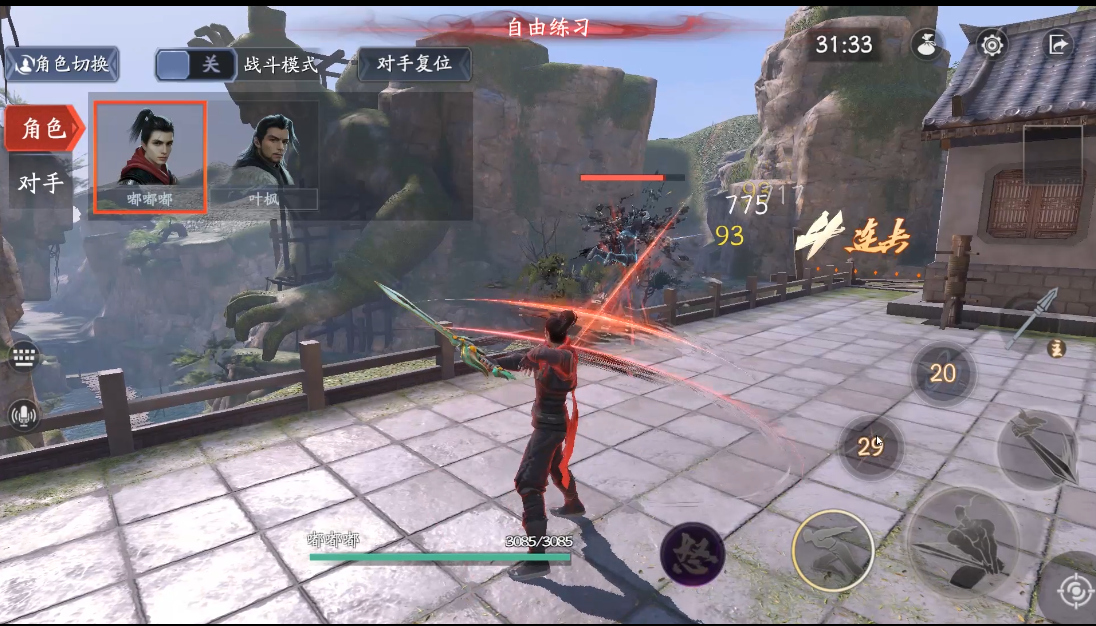
Task: Choose the 叶枫 character portrait
Action: (x=264, y=156)
